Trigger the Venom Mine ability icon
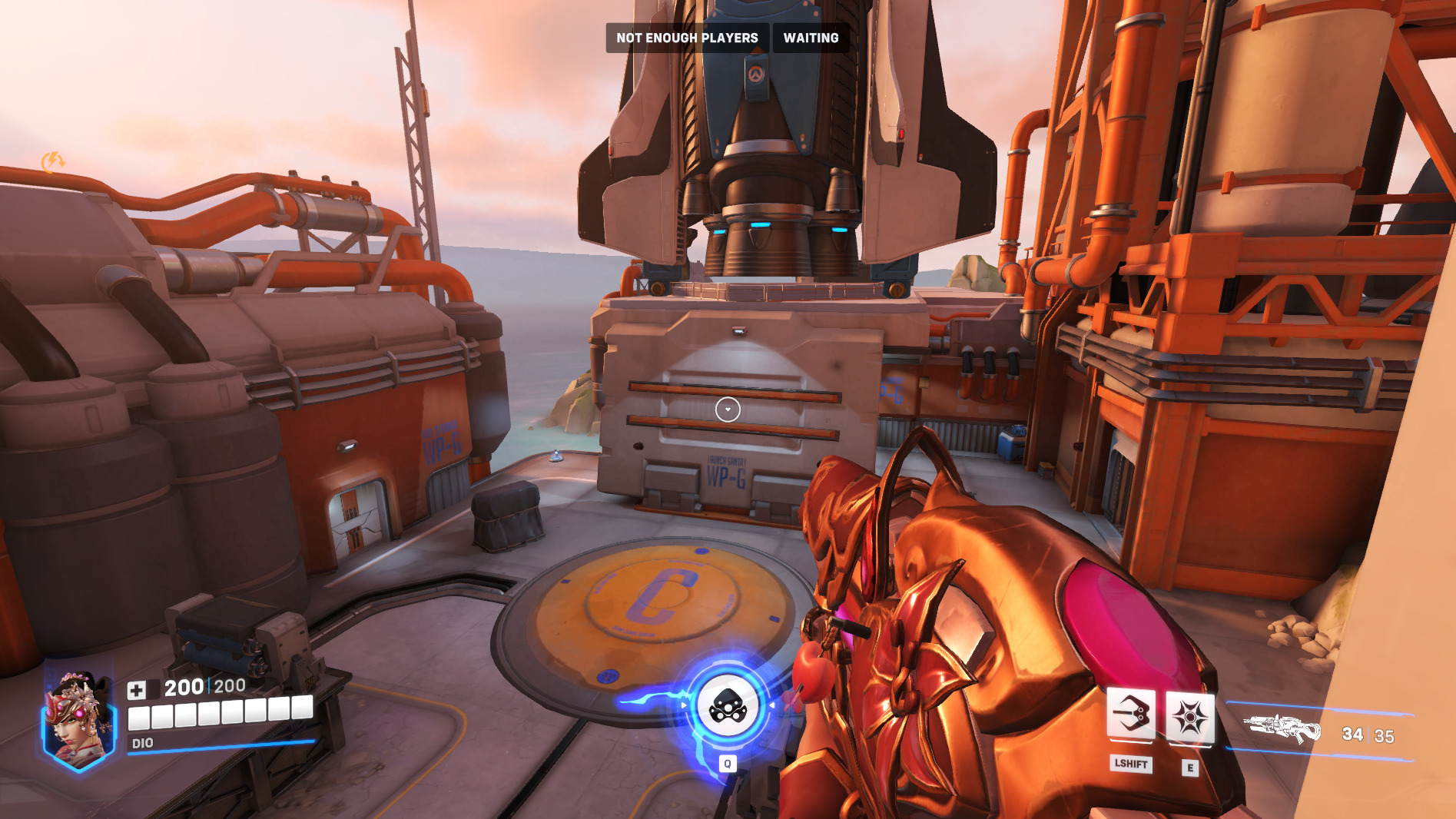Viewport: 1456px width, 819px height. pos(1189,718)
